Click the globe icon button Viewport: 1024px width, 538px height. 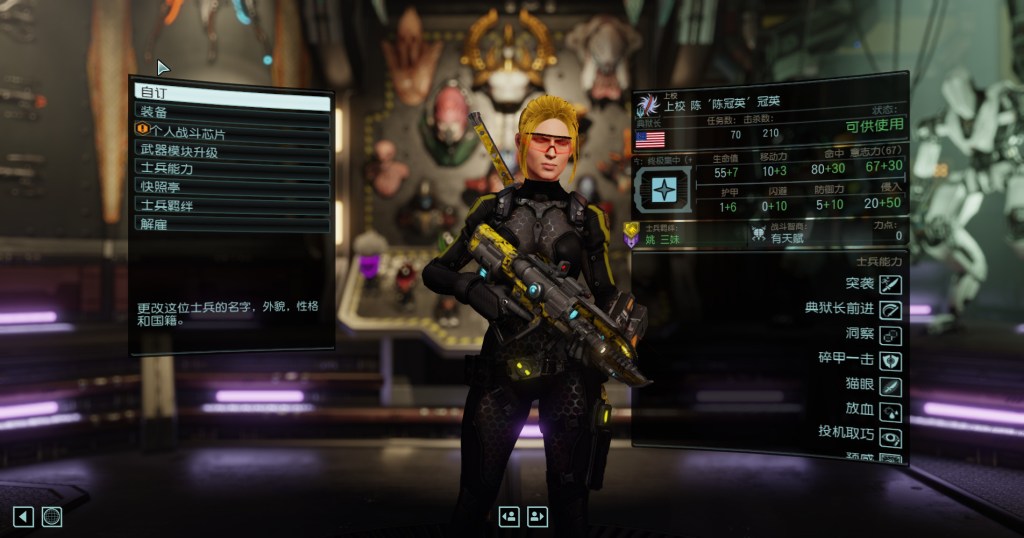52,516
